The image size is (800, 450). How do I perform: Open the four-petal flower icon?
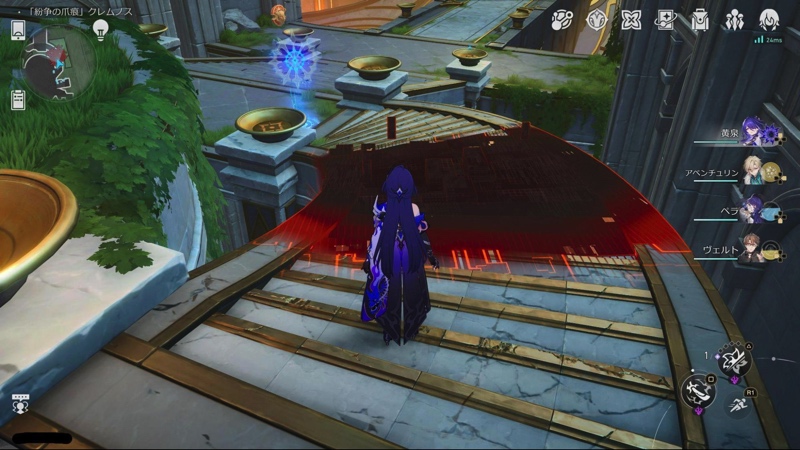pos(631,19)
